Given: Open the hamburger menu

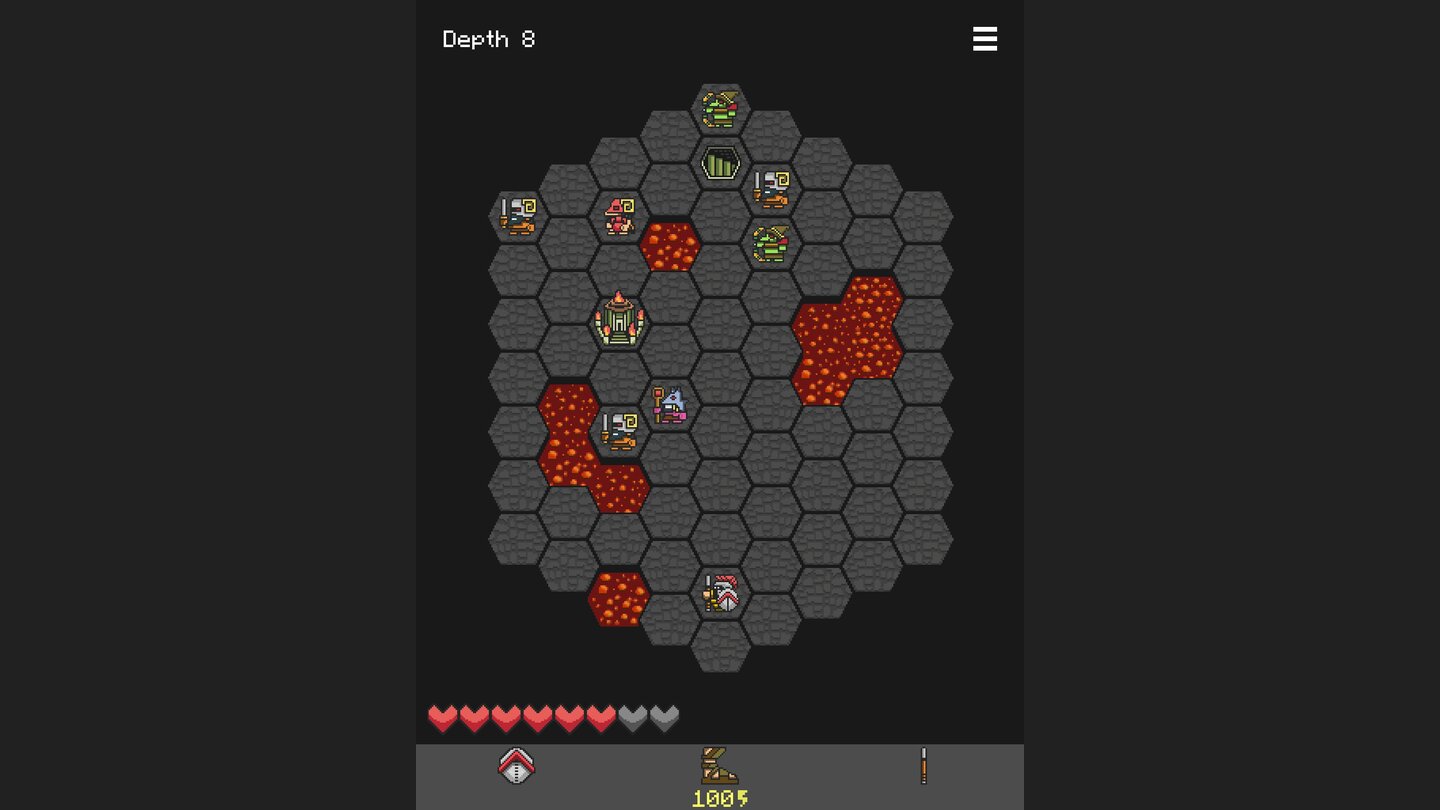Looking at the screenshot, I should tap(985, 39).
